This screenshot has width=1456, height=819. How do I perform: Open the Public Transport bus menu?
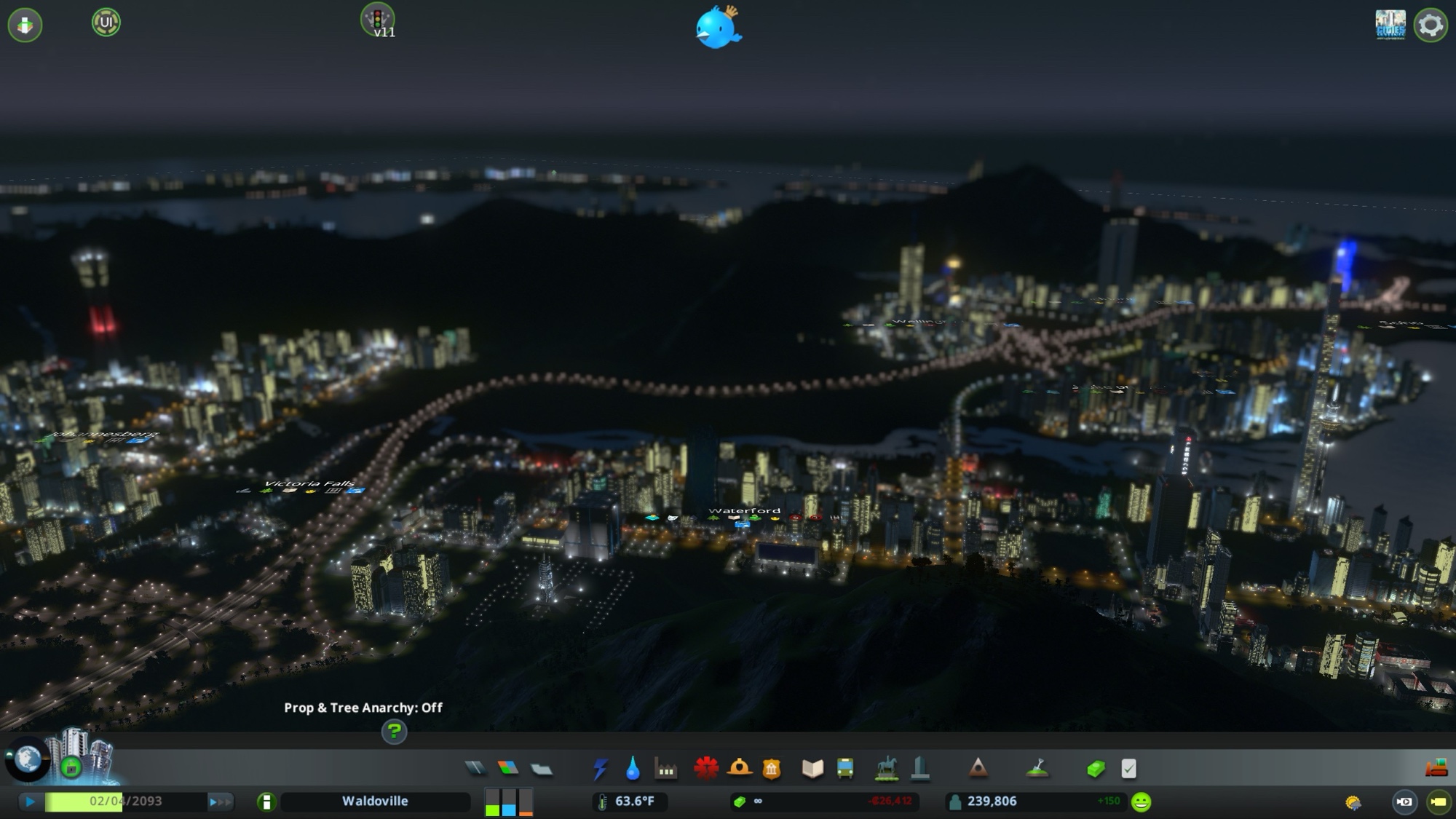(845, 768)
